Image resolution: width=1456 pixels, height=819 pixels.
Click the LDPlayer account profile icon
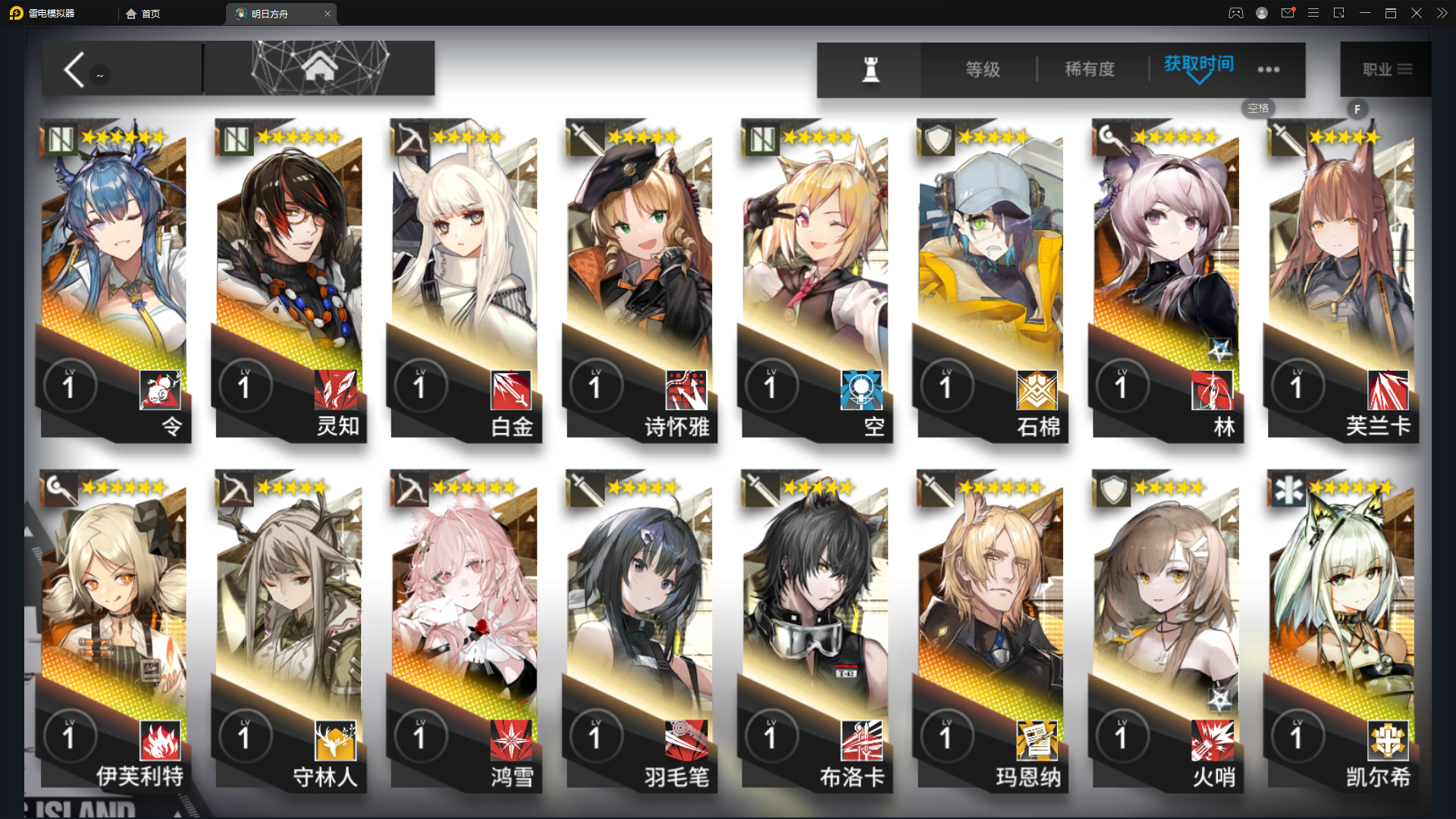click(1261, 13)
